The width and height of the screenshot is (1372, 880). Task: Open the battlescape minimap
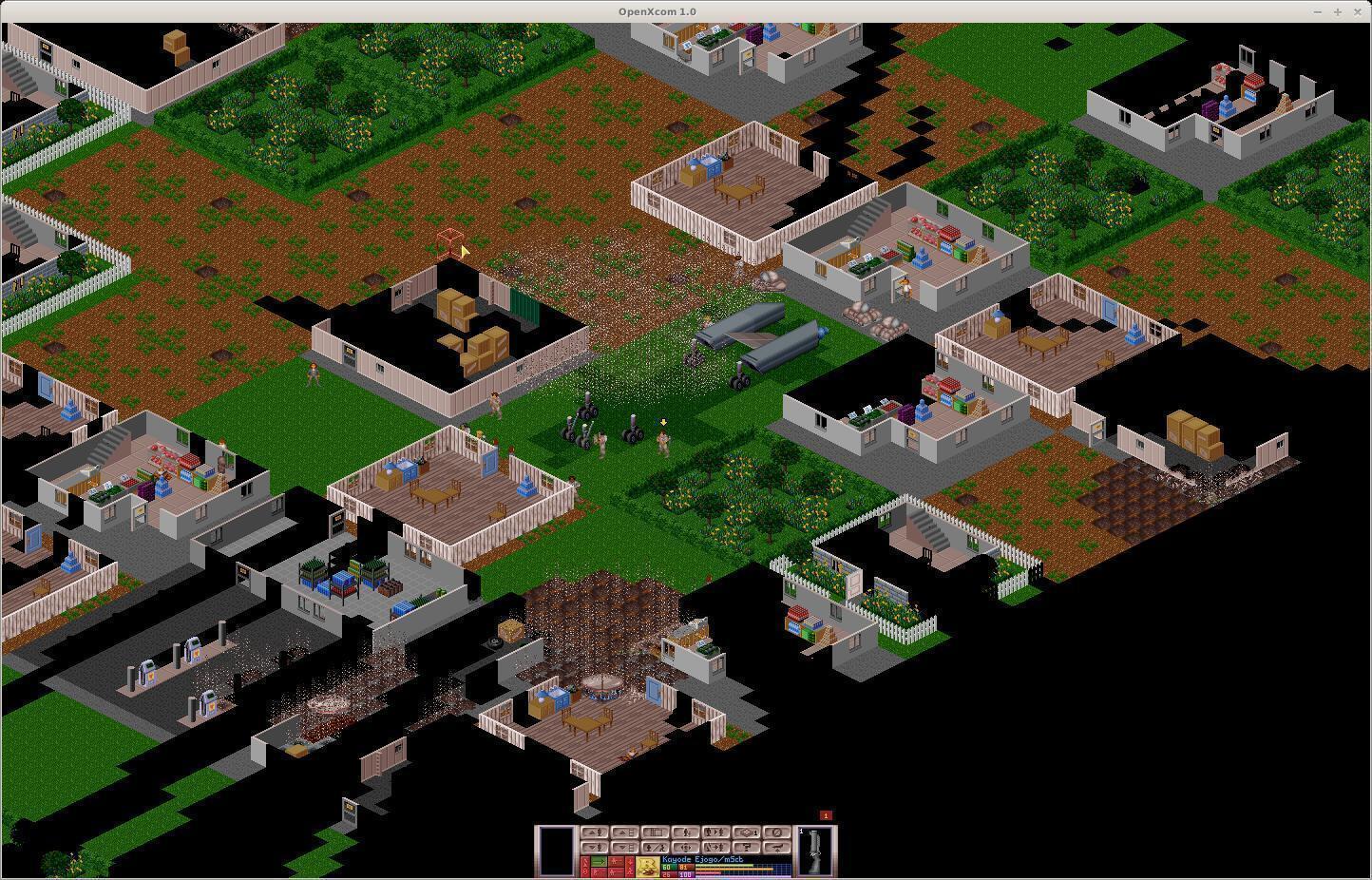click(653, 832)
